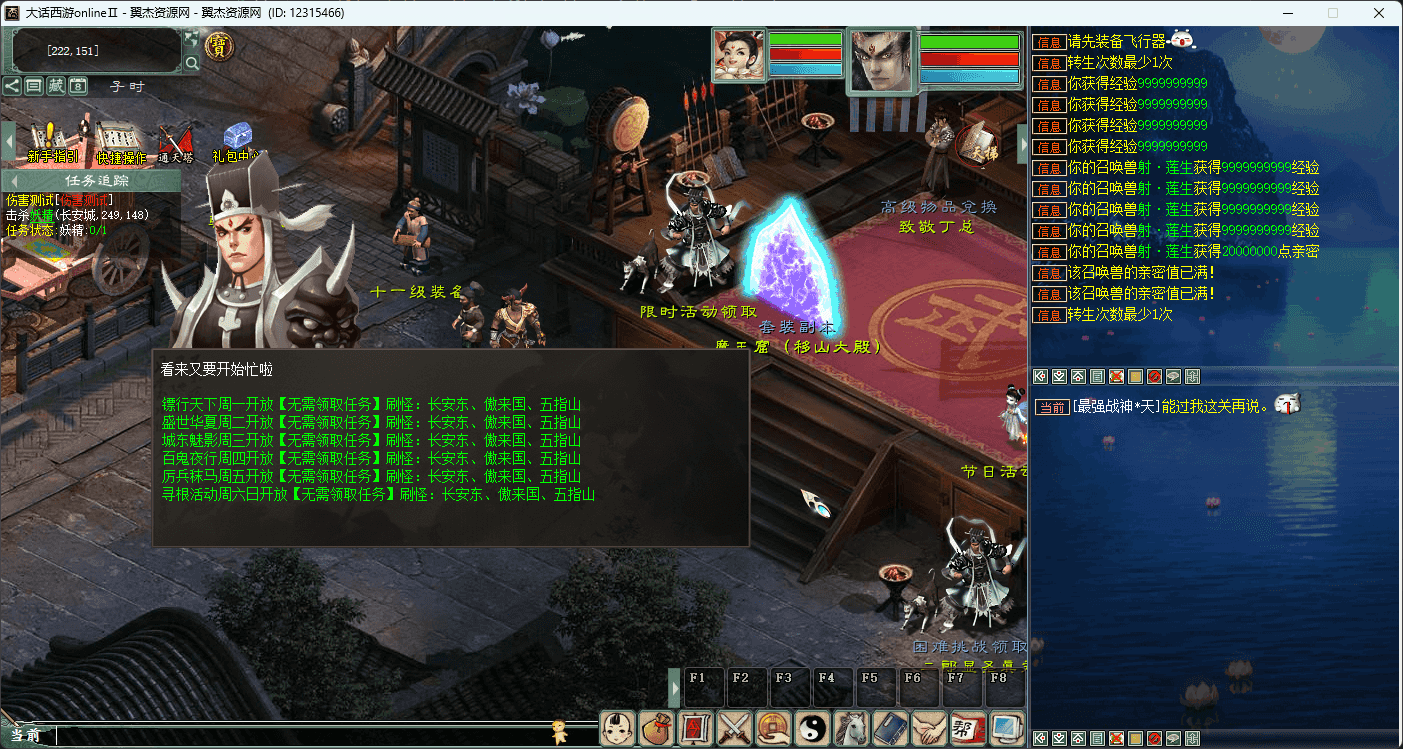
Task: Open the character face icon menu
Action: 617,727
